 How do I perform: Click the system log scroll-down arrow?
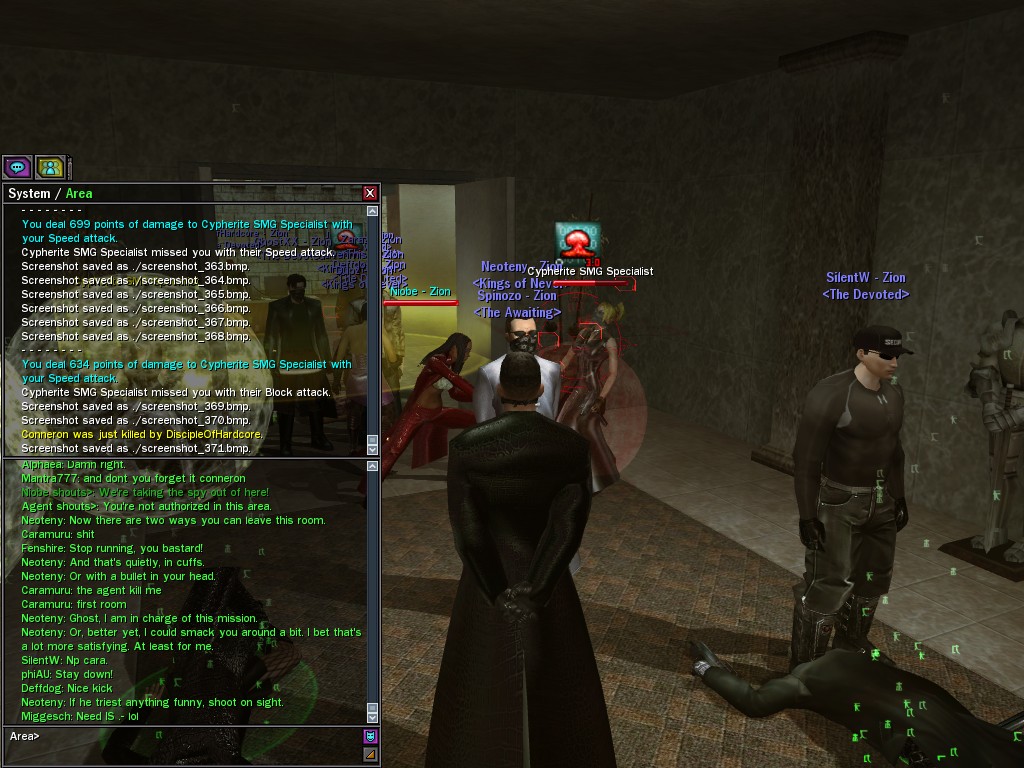(373, 449)
